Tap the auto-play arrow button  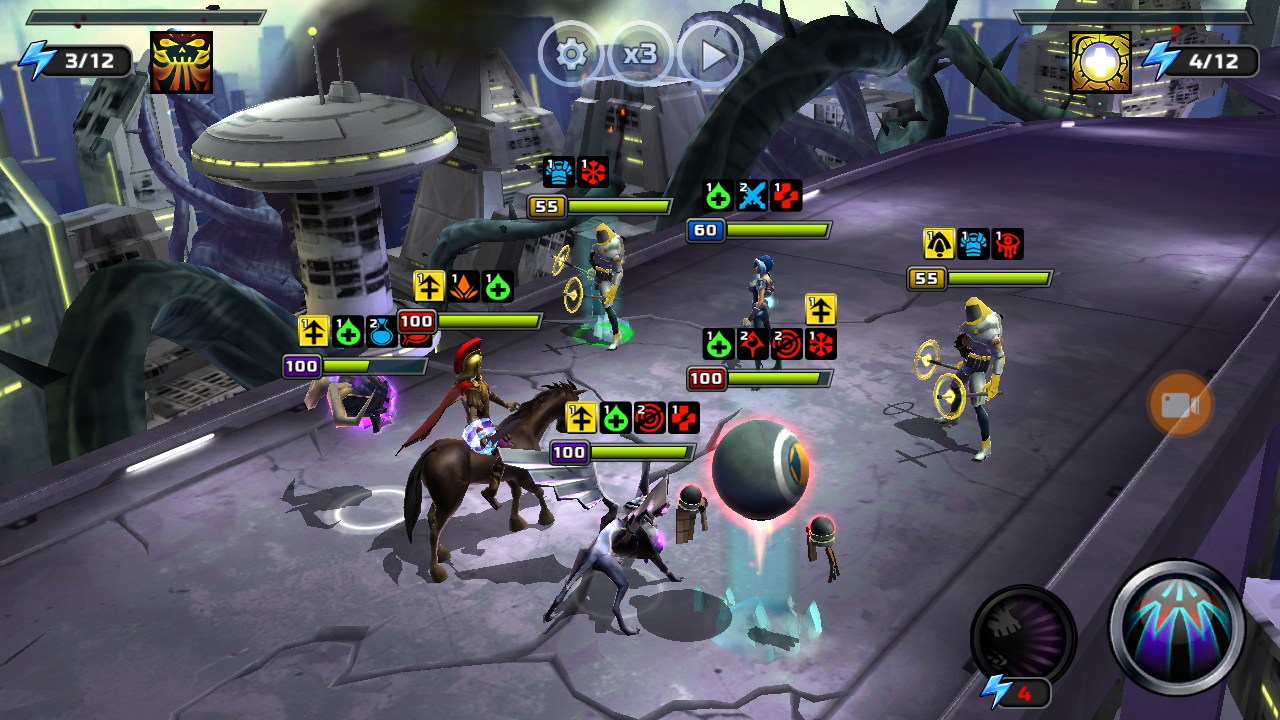tap(711, 54)
